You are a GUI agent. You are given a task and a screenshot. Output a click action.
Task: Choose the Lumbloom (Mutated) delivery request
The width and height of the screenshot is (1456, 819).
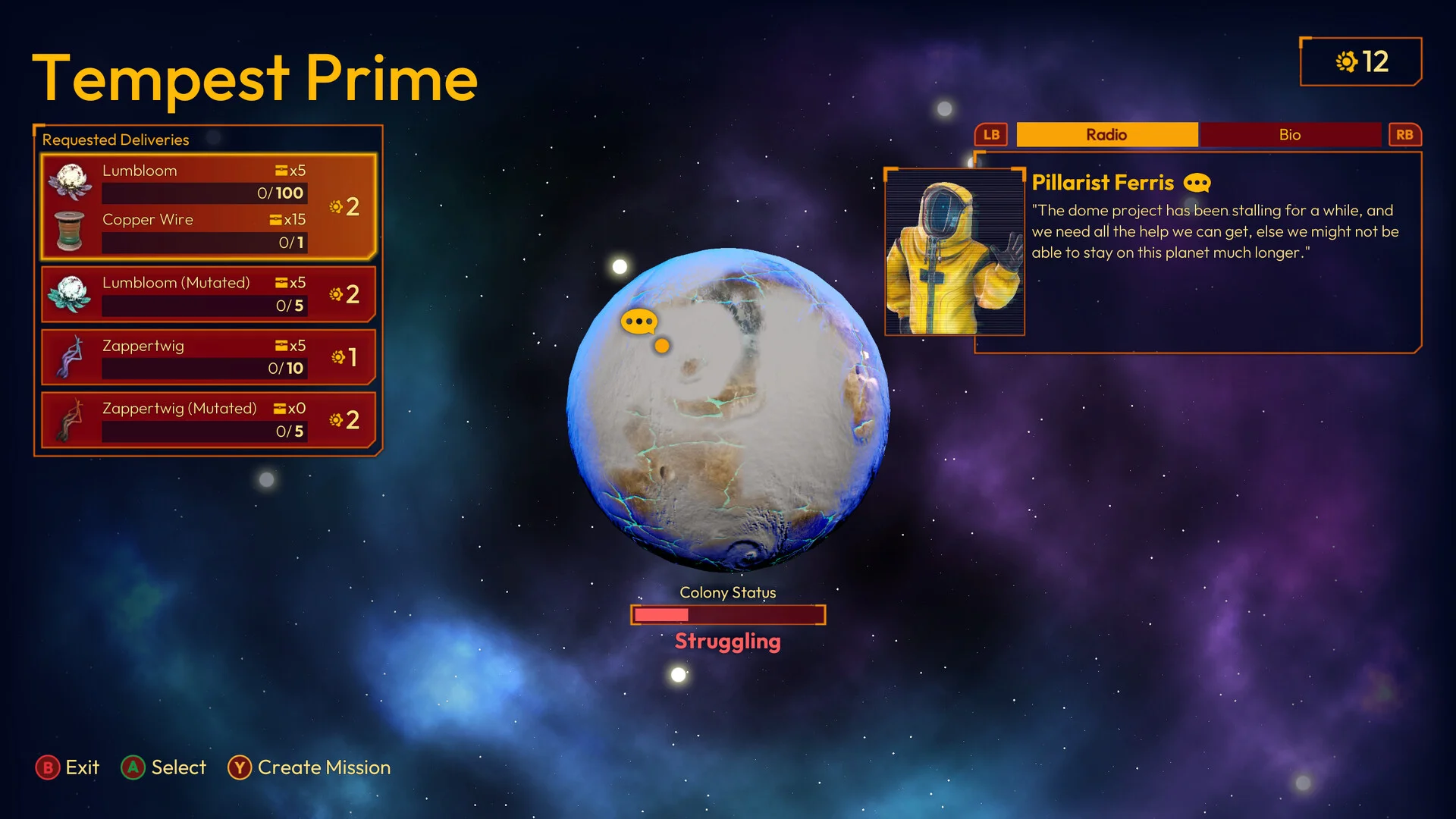209,294
